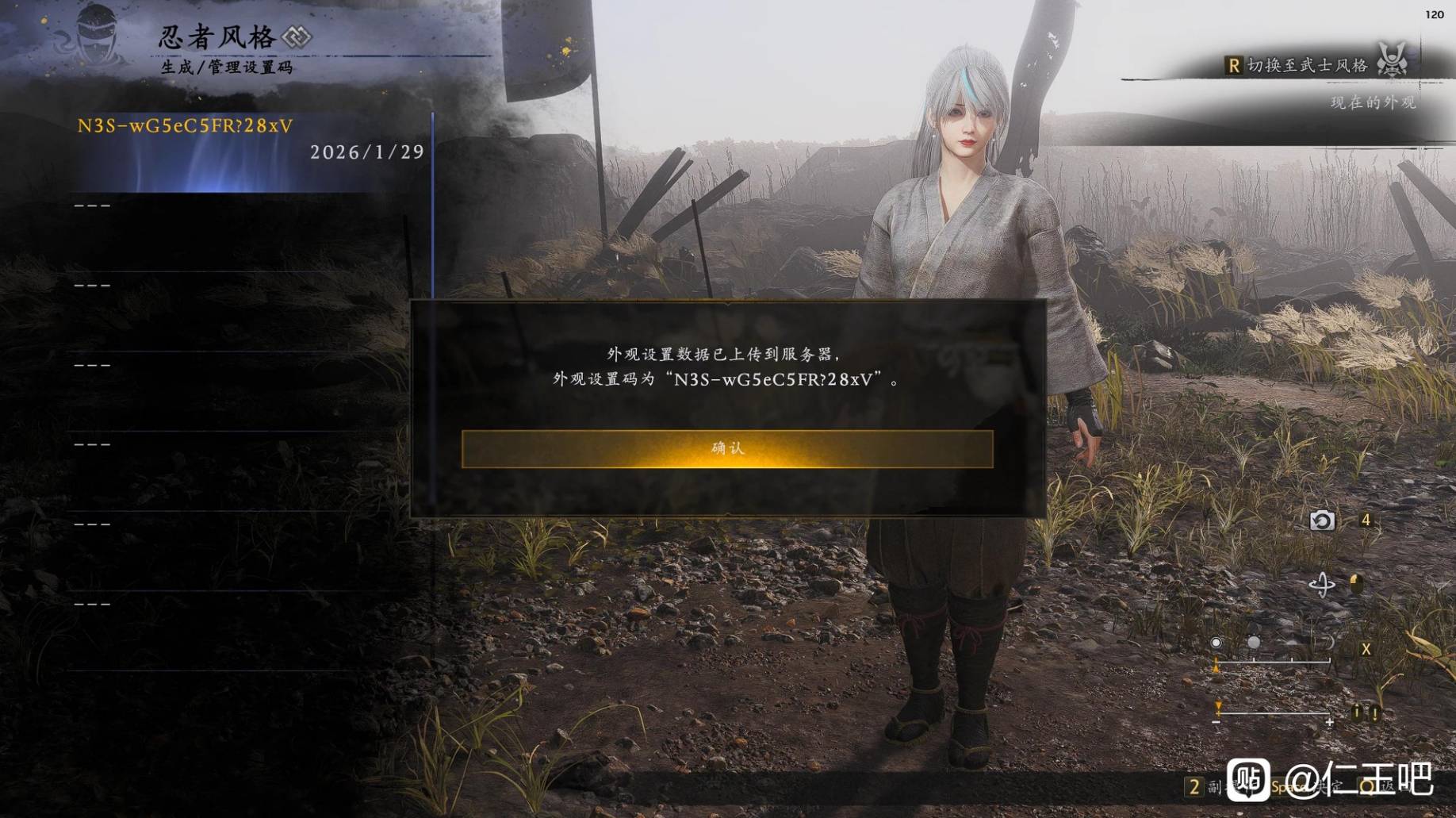Click the character rotation icon
Image resolution: width=1456 pixels, height=818 pixels.
point(1321,586)
